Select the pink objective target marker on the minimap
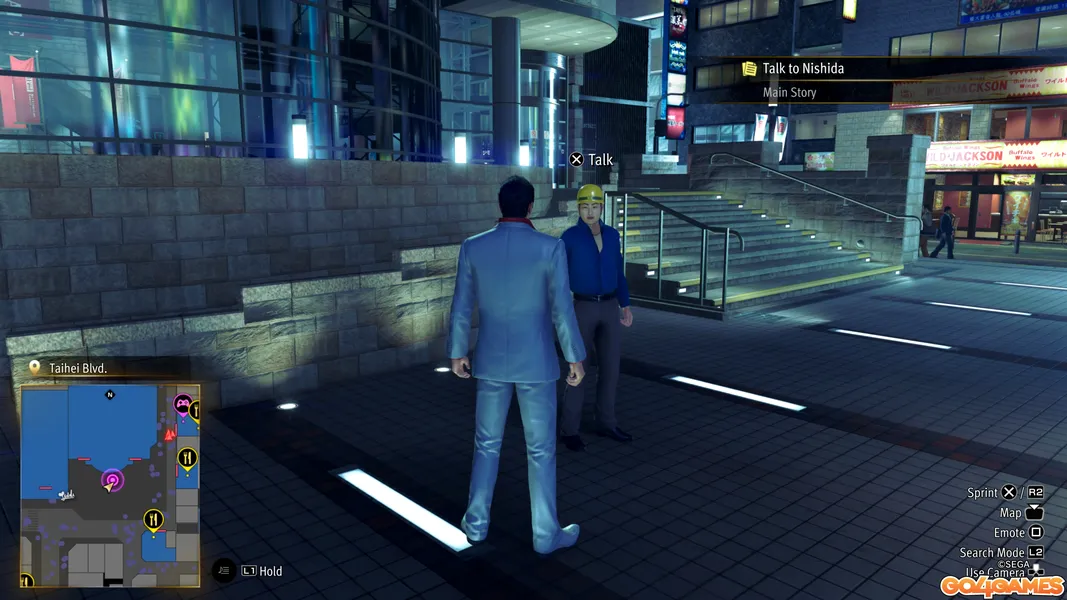 tap(112, 481)
